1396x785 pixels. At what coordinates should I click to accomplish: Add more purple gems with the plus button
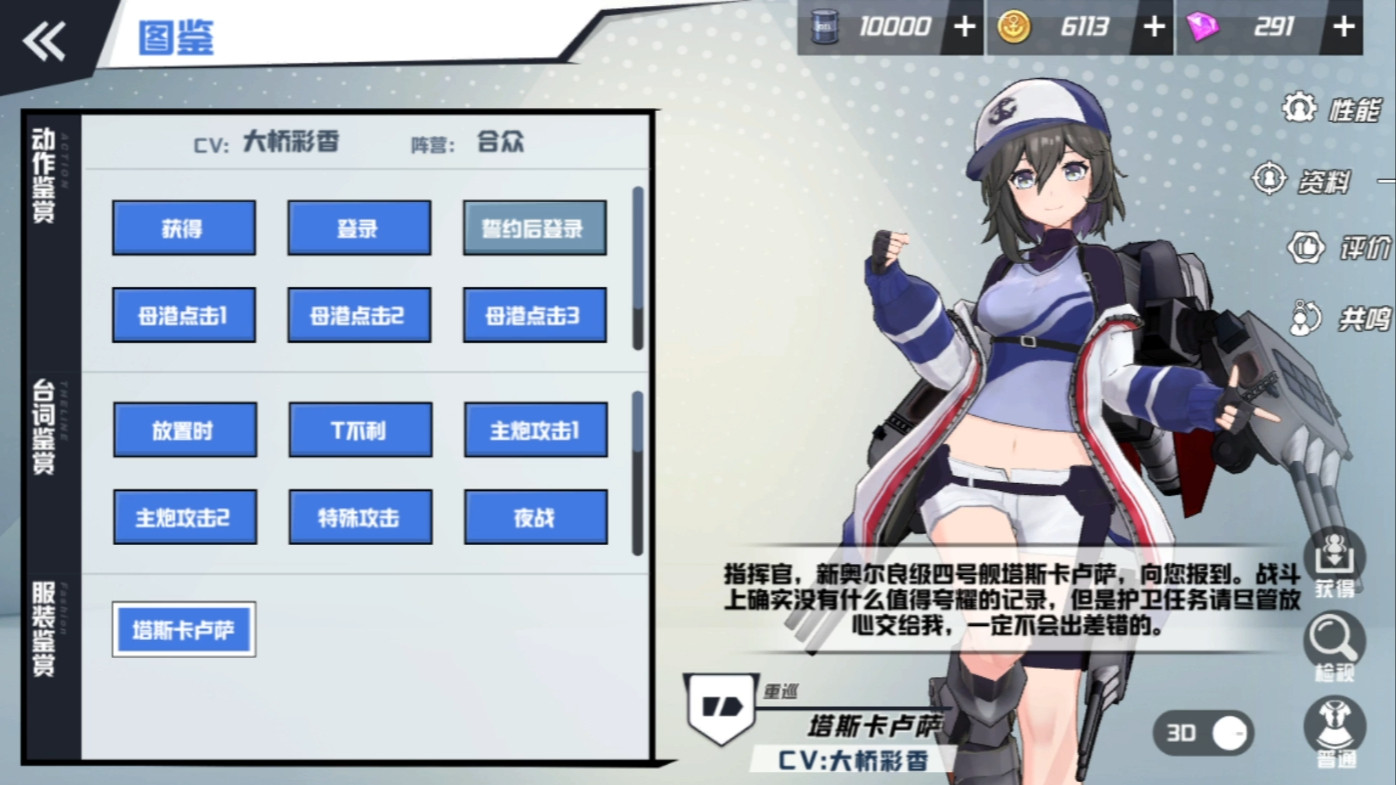(1342, 27)
